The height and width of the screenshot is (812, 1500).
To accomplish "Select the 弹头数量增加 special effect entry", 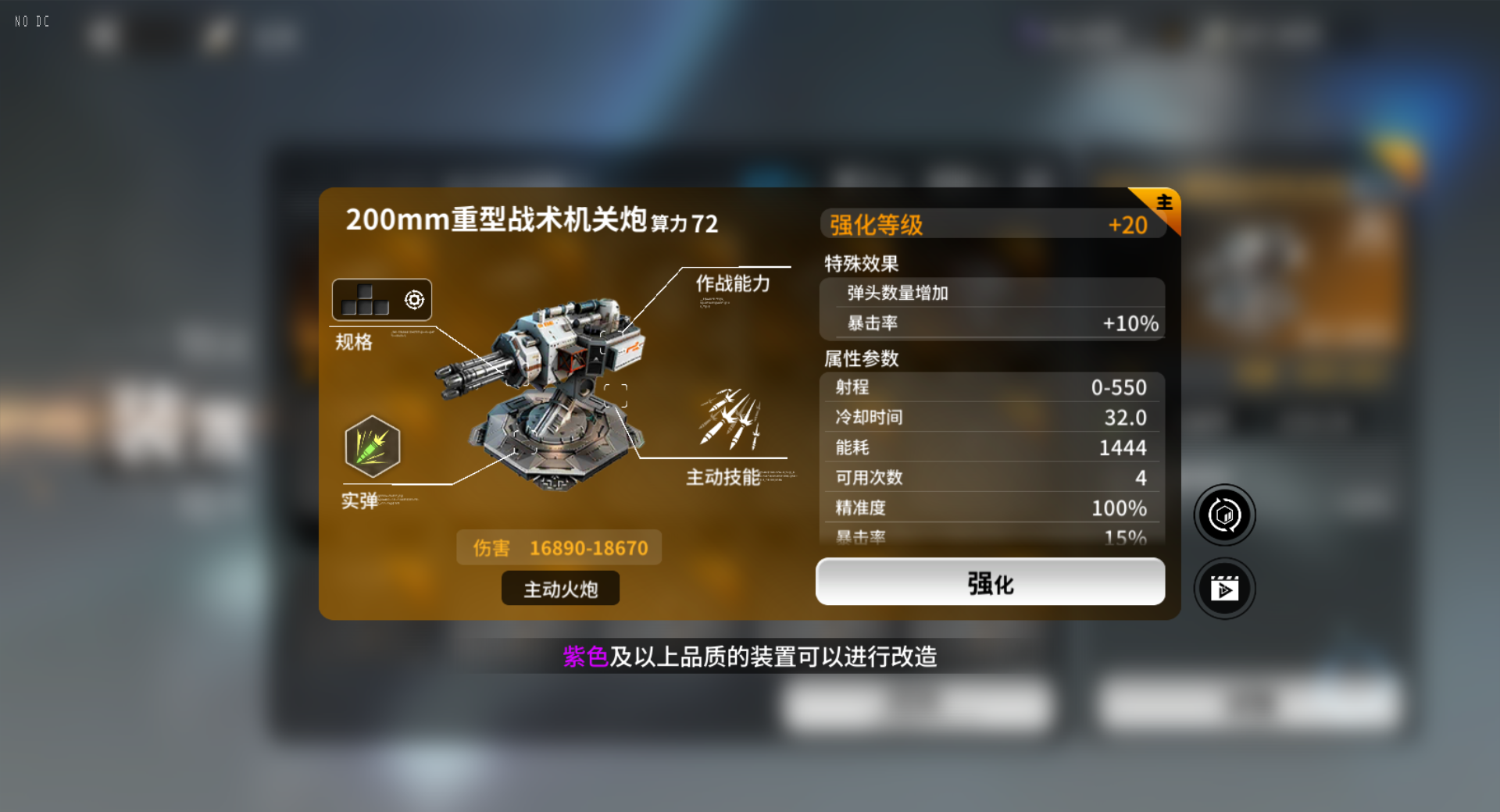I will click(x=990, y=293).
